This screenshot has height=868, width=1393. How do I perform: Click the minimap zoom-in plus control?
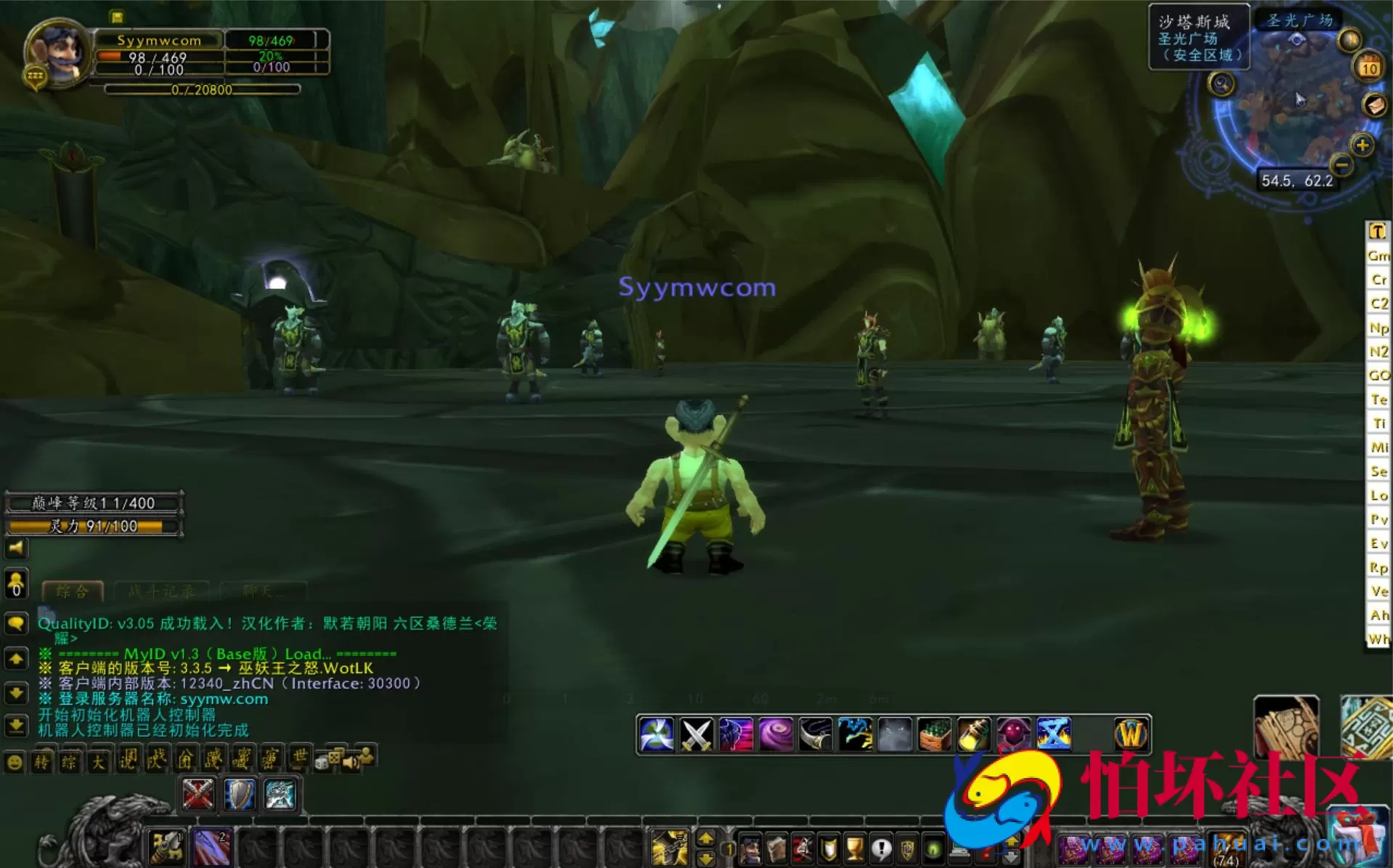pos(1362,146)
